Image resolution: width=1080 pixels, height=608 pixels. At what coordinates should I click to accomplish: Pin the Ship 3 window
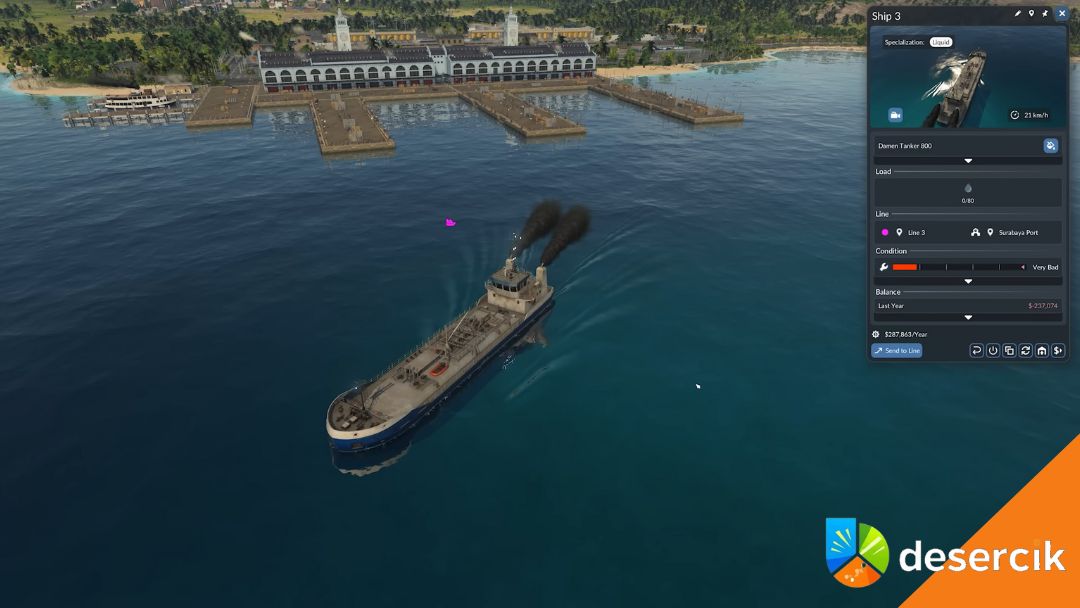1045,14
